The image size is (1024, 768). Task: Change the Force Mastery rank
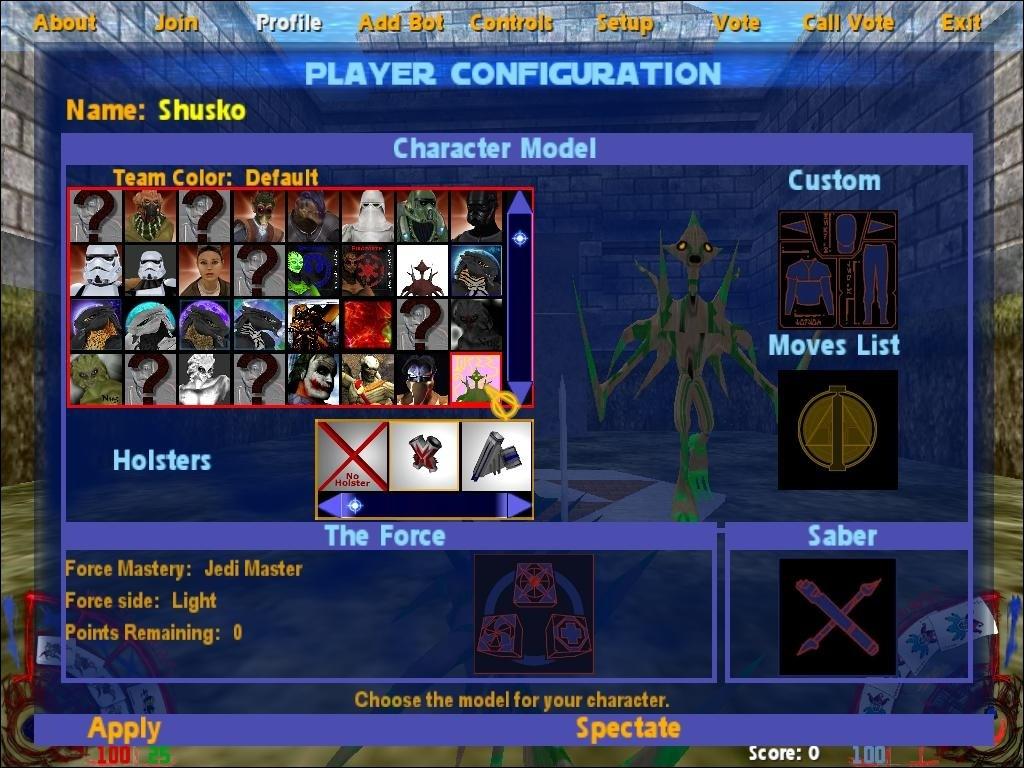[184, 569]
